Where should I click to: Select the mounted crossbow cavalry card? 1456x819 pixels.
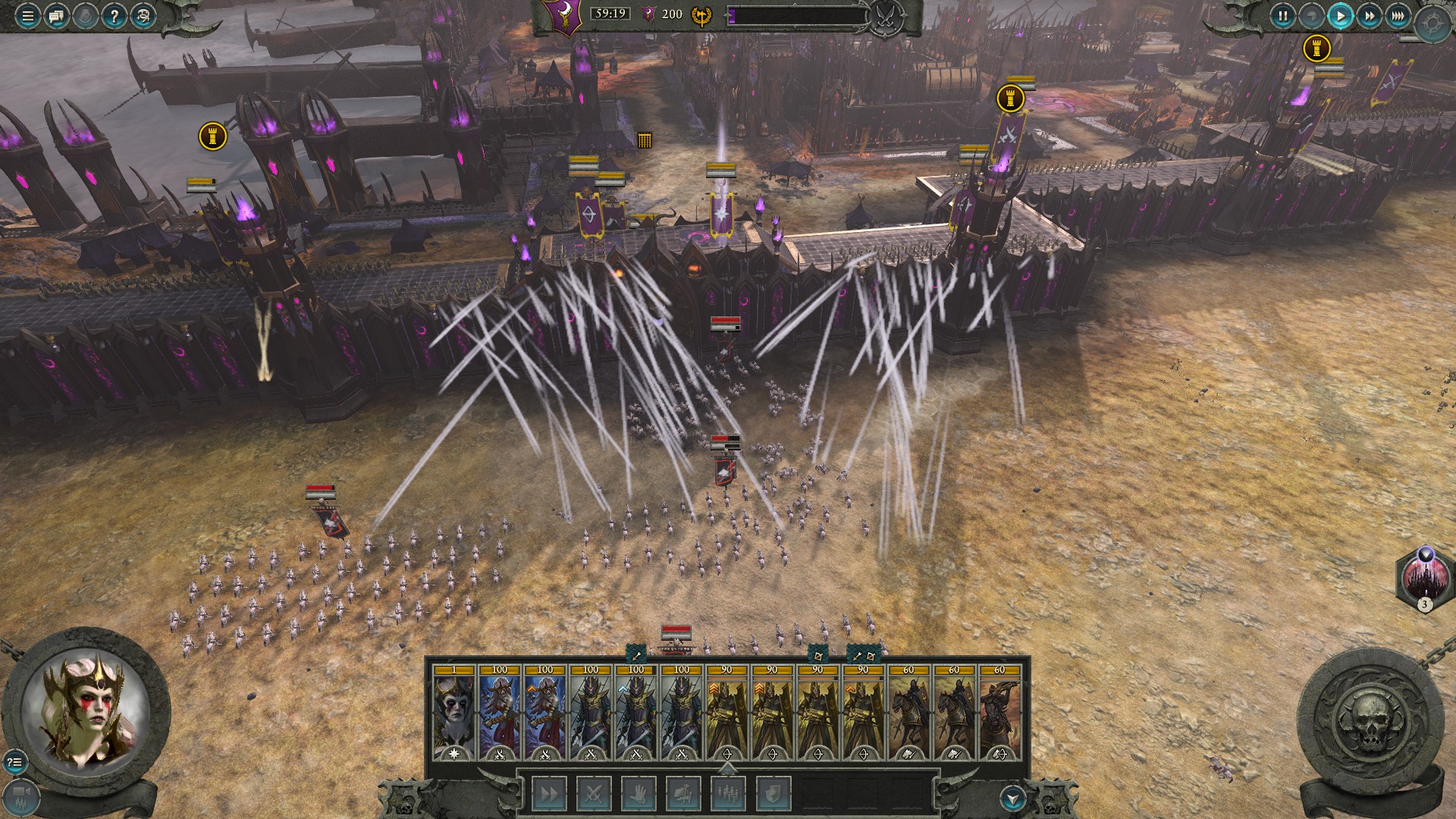tap(999, 713)
